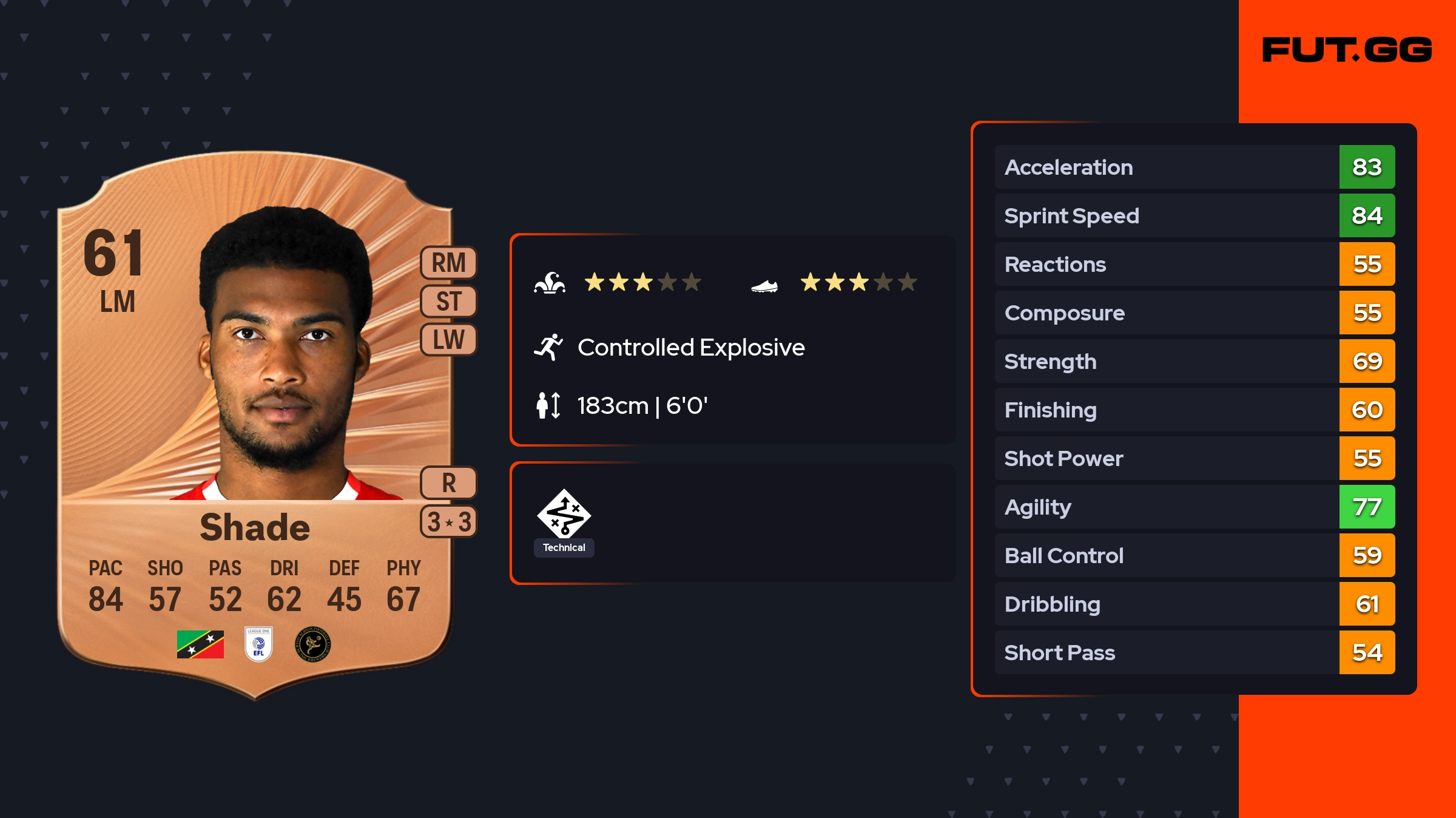
Task: Select the Technical playstyle icon
Action: [564, 515]
